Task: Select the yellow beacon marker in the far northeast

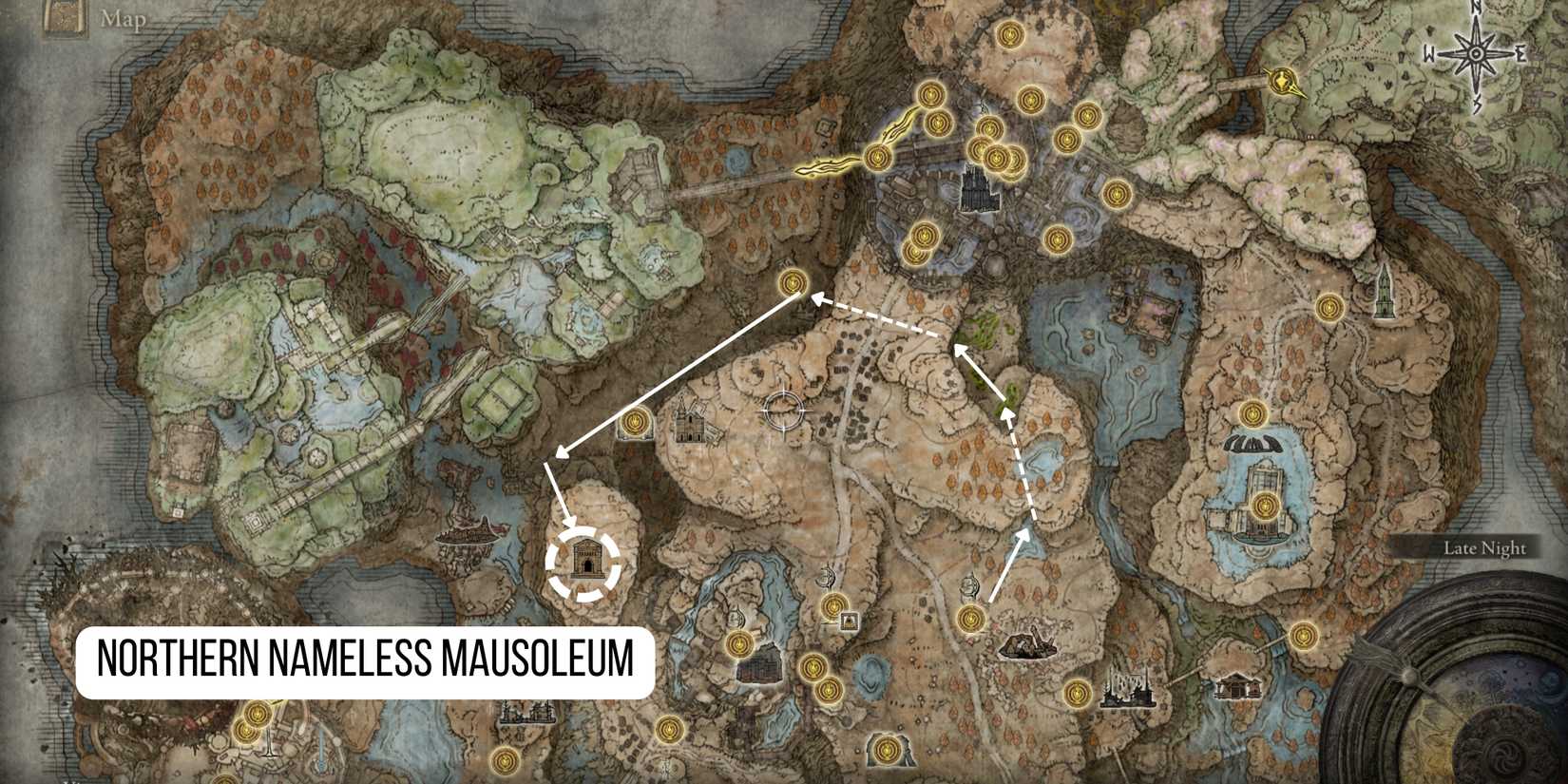Action: [1283, 81]
